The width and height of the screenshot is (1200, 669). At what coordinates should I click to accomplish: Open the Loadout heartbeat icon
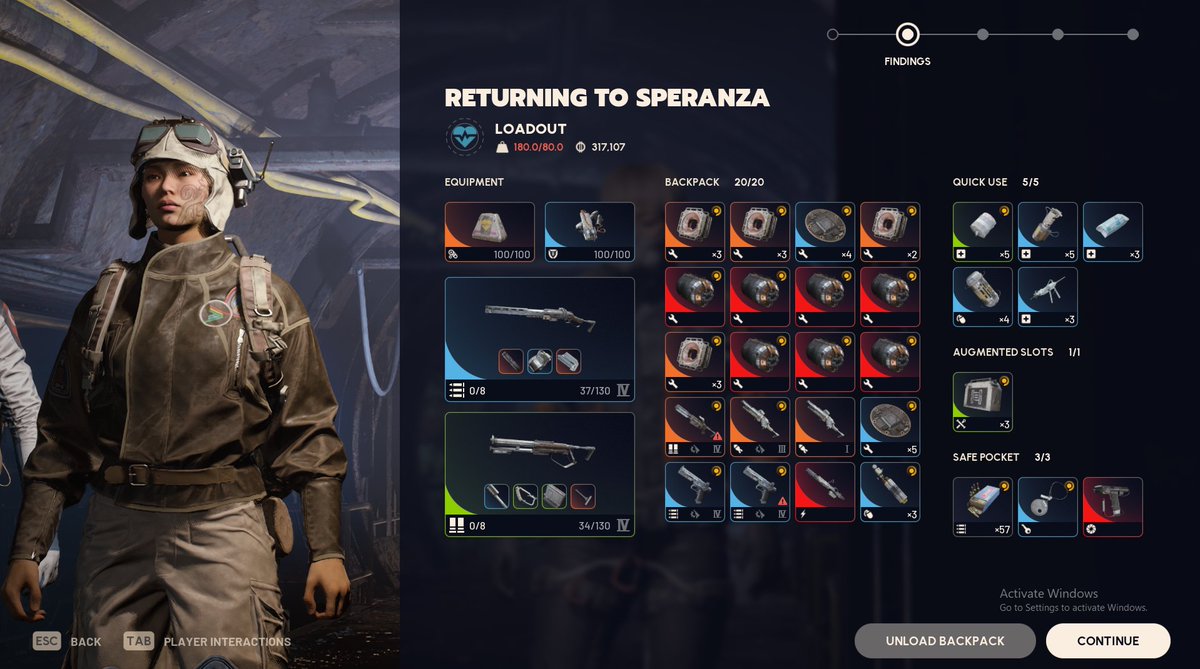point(465,138)
